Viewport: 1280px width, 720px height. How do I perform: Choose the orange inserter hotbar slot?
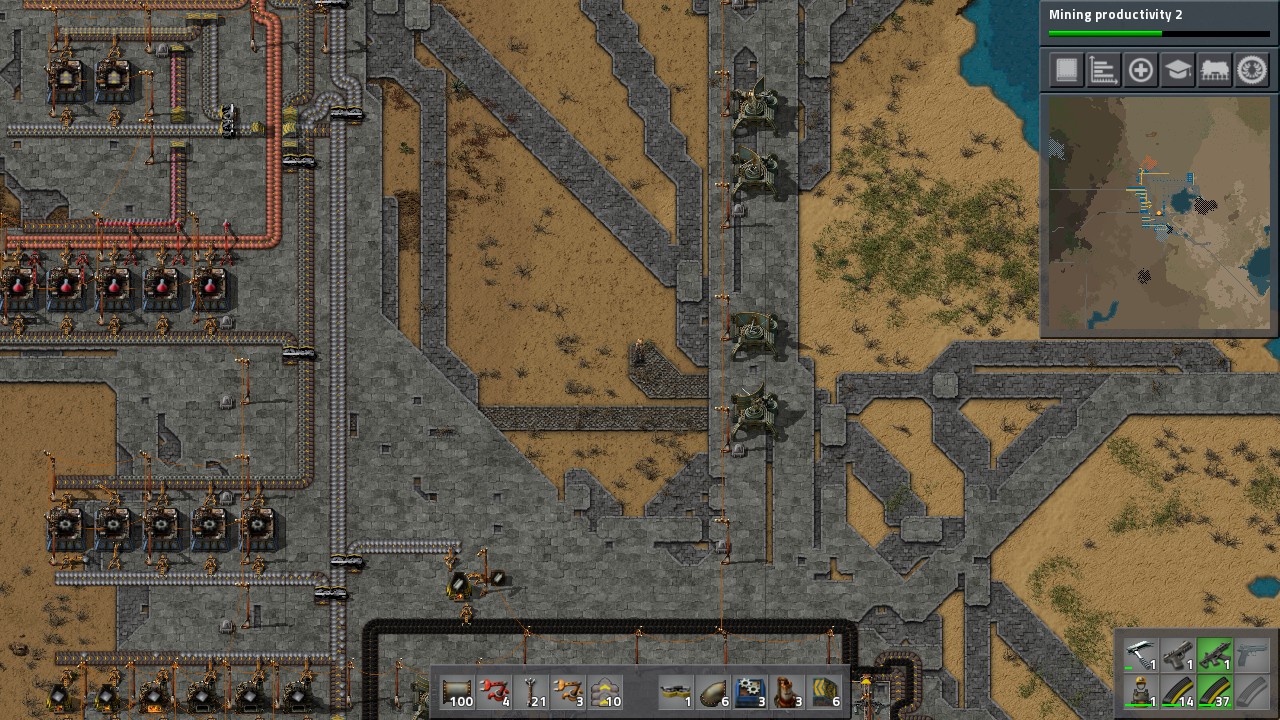(x=568, y=692)
